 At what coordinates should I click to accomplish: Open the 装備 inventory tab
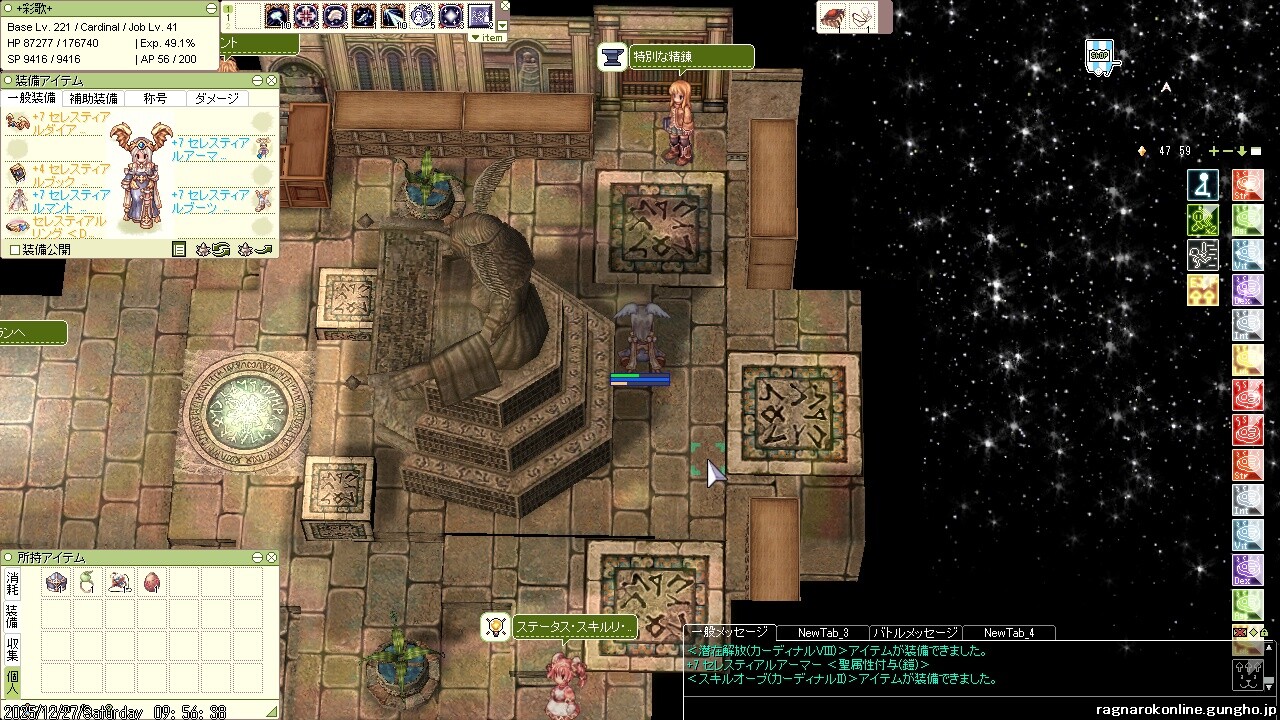(12, 615)
